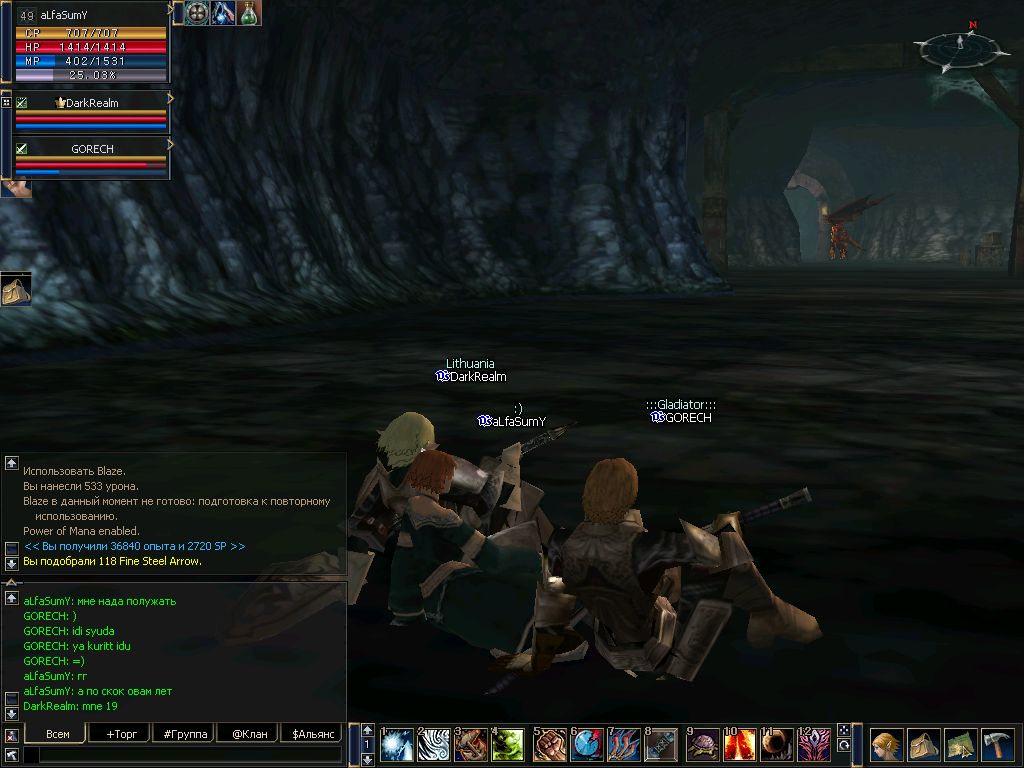Viewport: 1024px width, 768px height.
Task: Open the character status via elf portrait icon
Action: click(x=887, y=745)
